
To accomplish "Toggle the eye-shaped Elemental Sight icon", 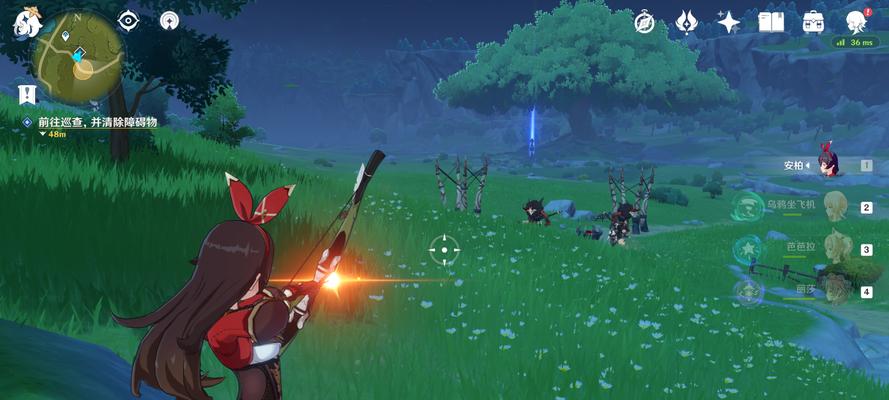I will coord(129,20).
